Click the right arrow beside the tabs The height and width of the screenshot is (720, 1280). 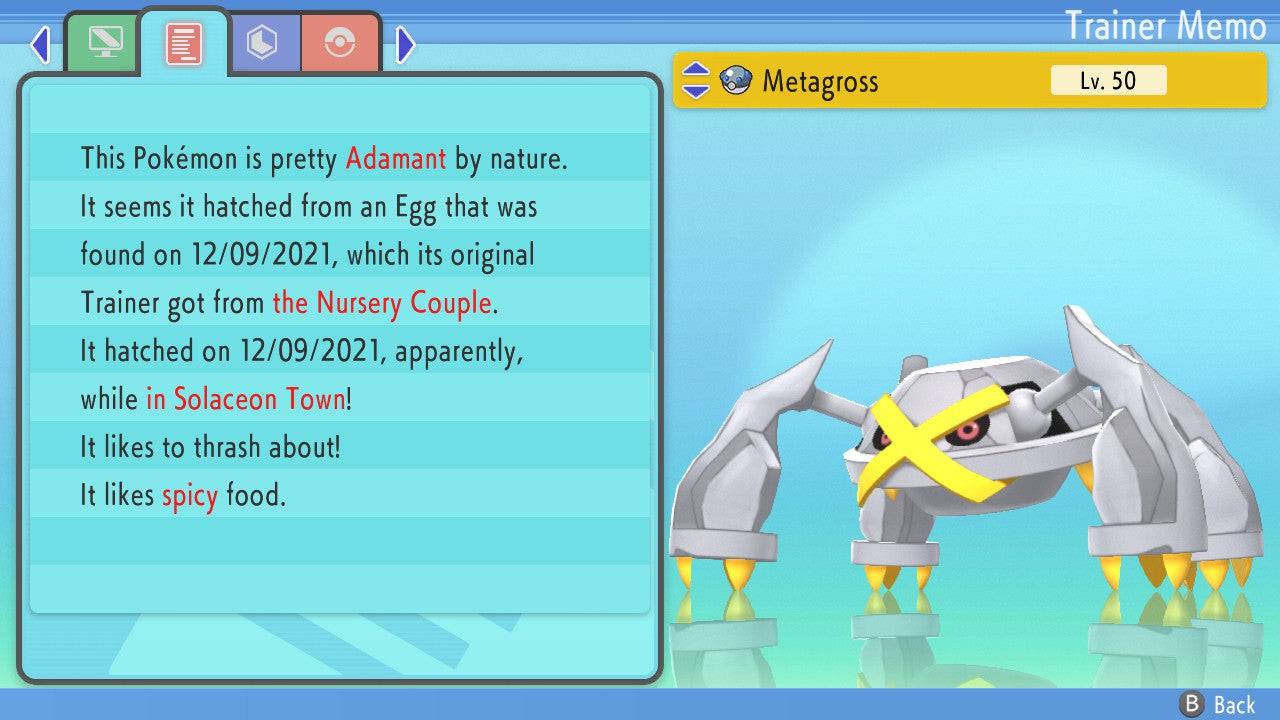click(405, 44)
